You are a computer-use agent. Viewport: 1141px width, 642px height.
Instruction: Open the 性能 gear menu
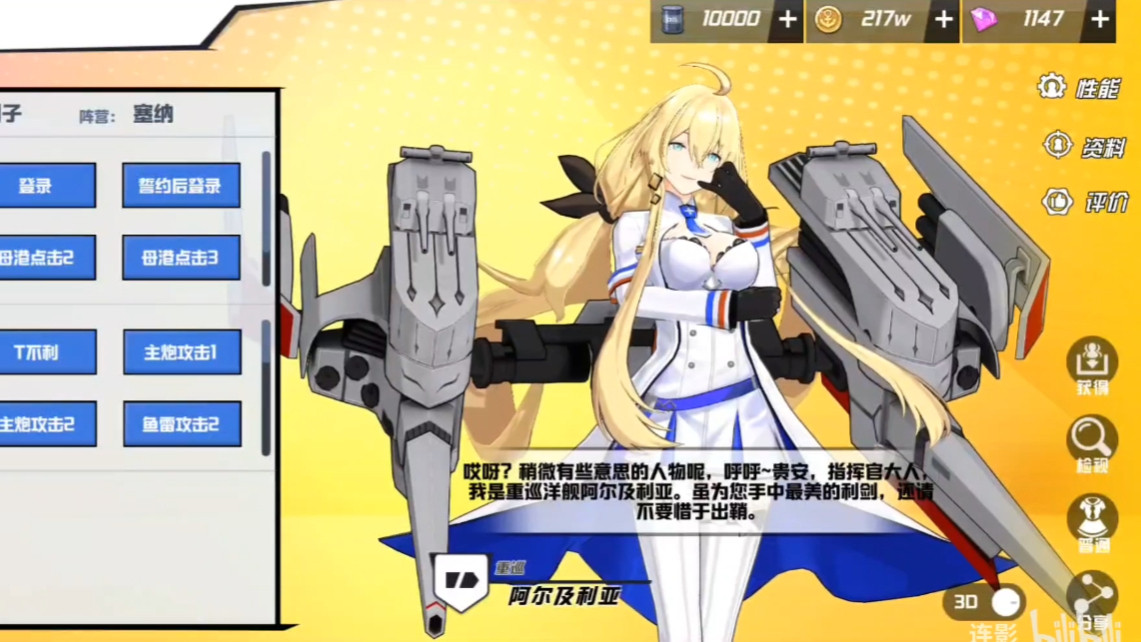click(1078, 88)
